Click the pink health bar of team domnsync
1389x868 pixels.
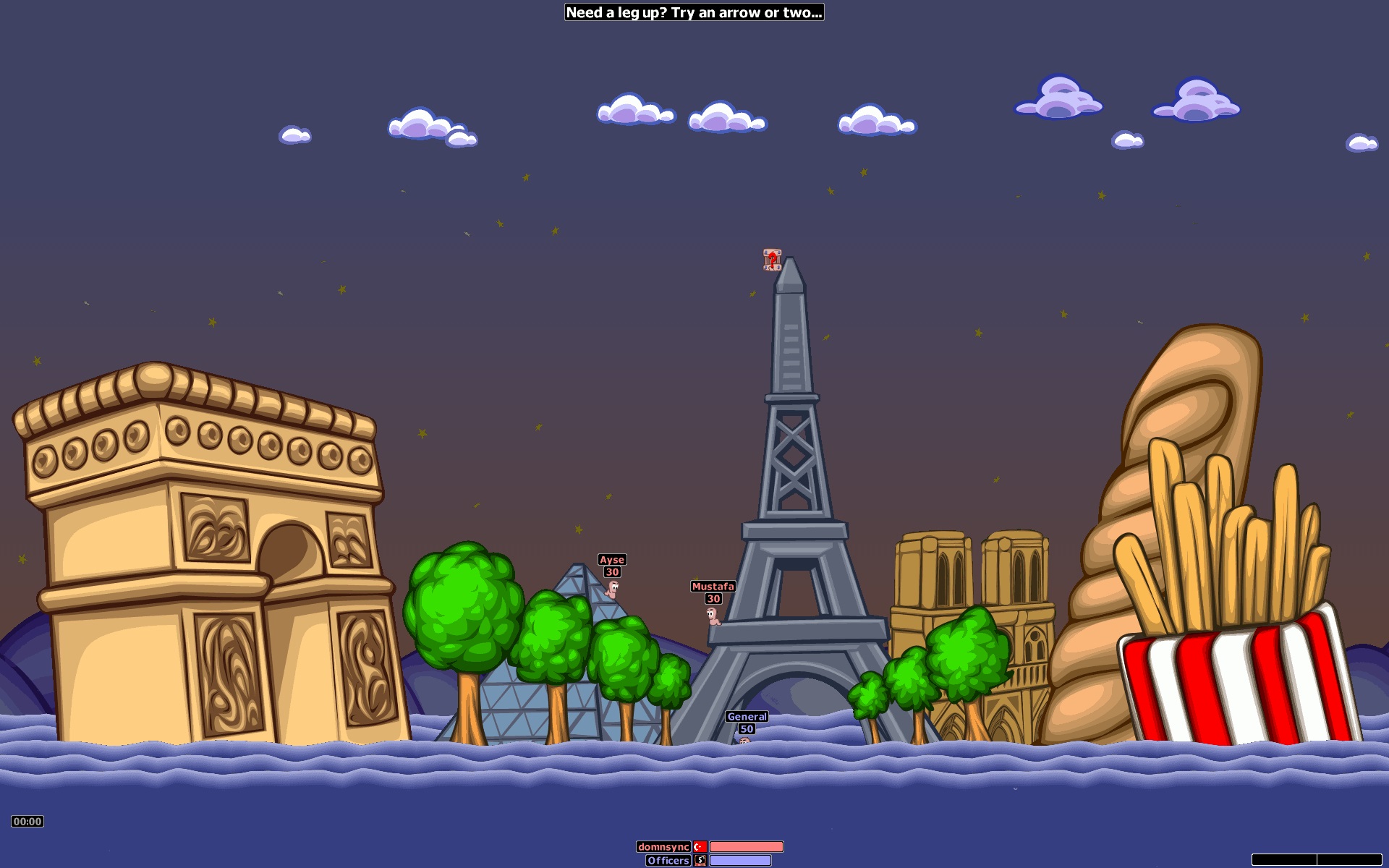pos(747,845)
